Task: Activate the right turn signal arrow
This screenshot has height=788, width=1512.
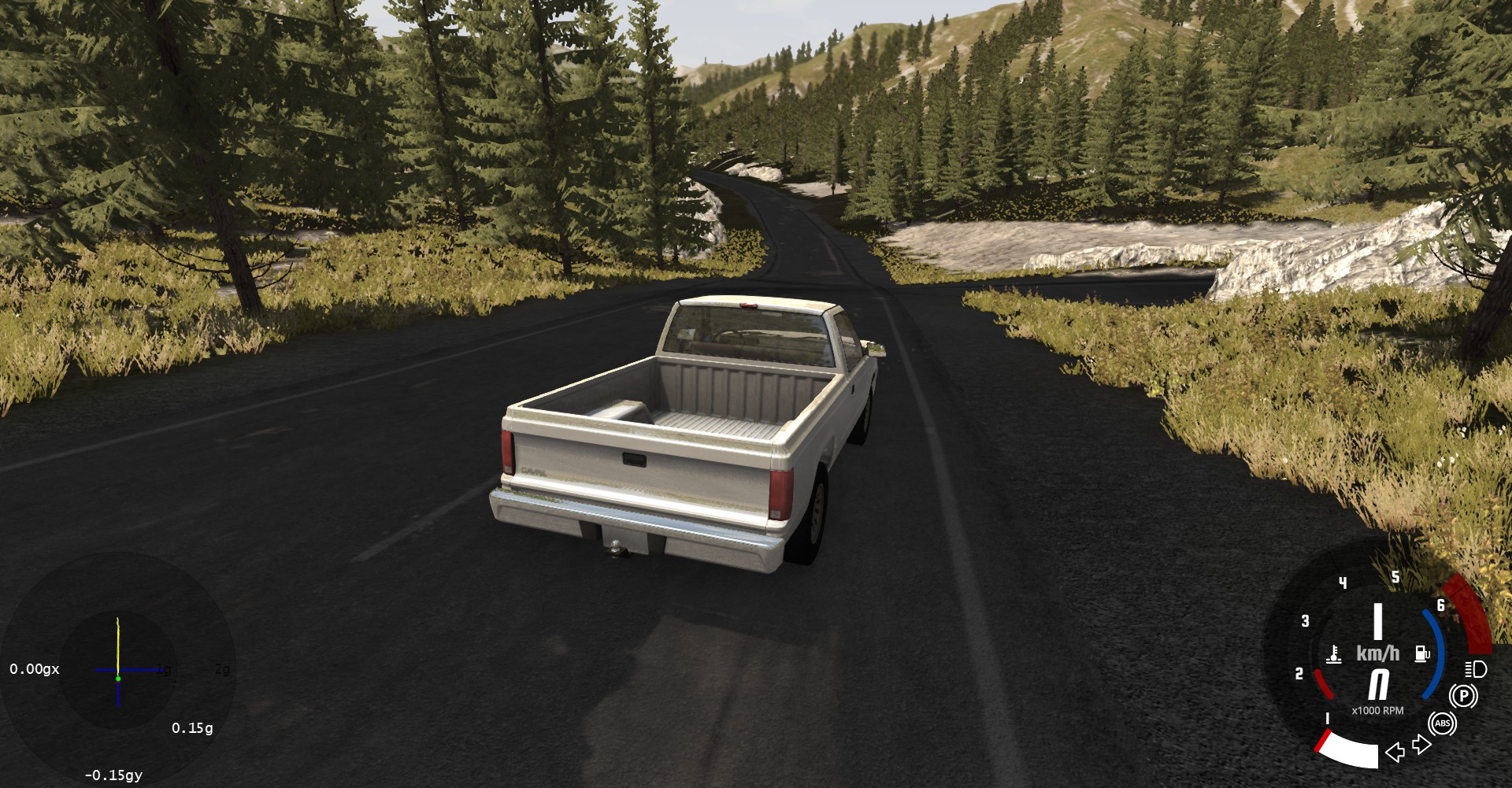Action: 1421,745
